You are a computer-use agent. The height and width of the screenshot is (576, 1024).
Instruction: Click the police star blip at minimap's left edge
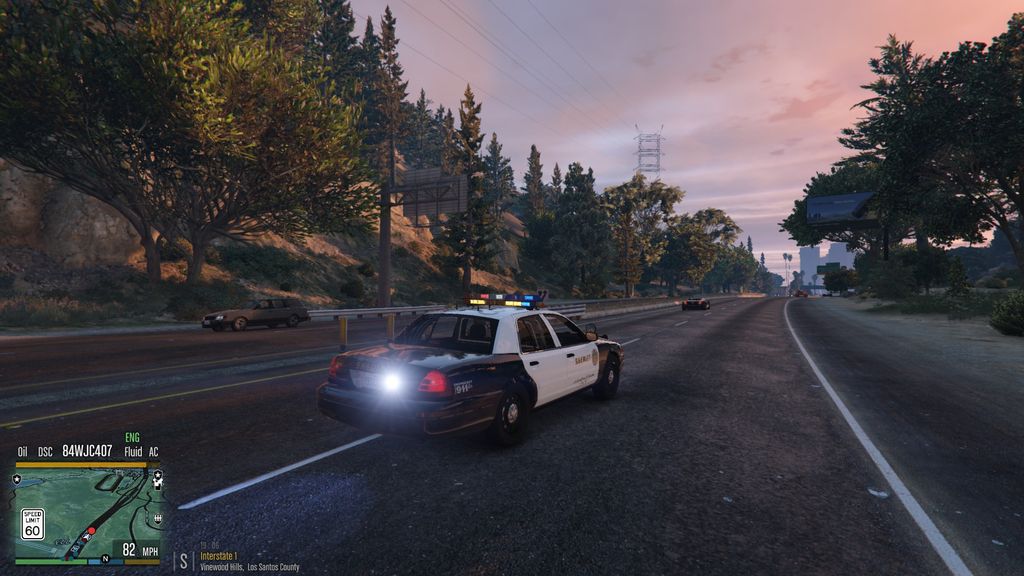pos(17,480)
